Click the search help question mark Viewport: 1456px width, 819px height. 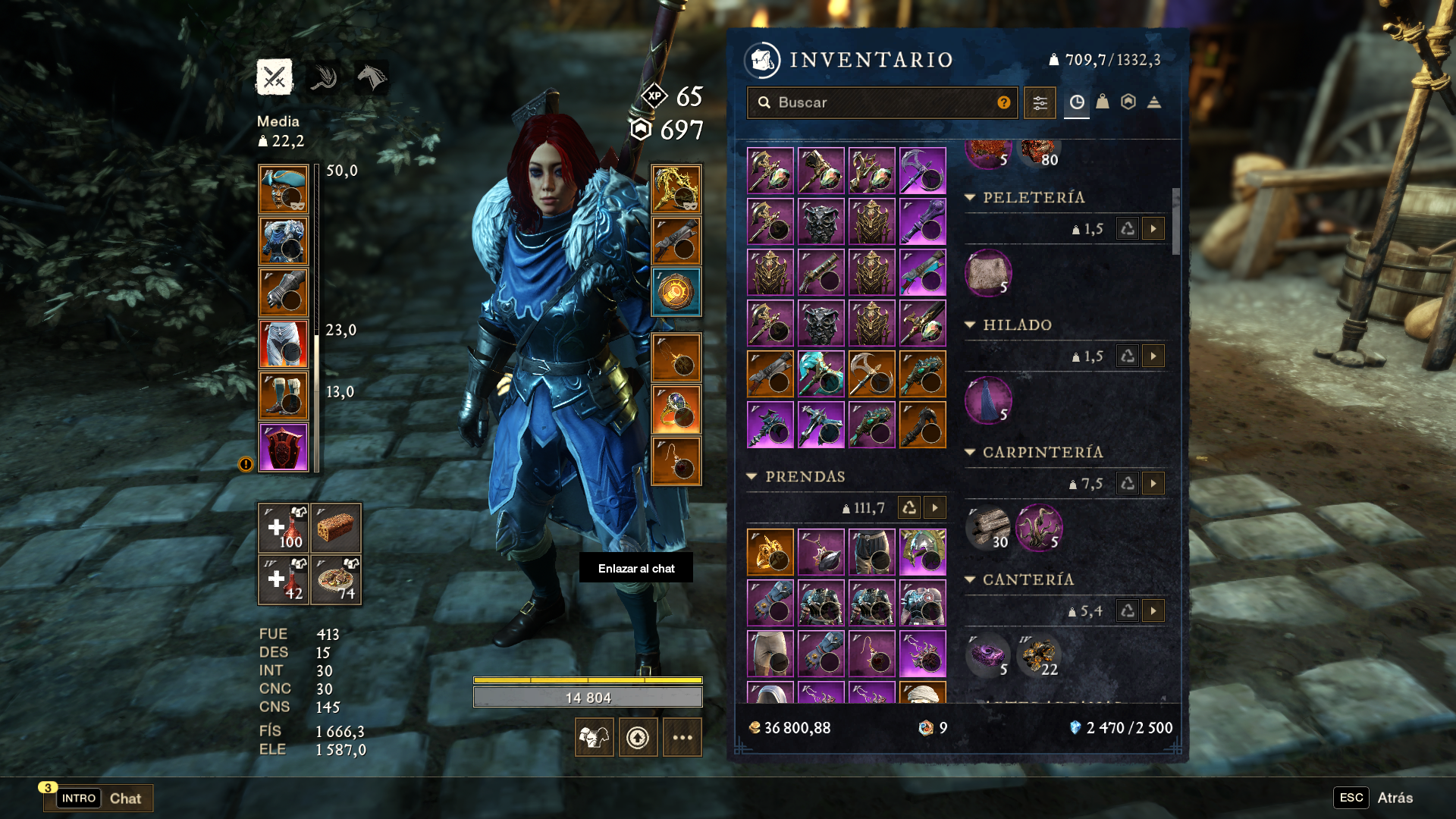tap(1004, 102)
